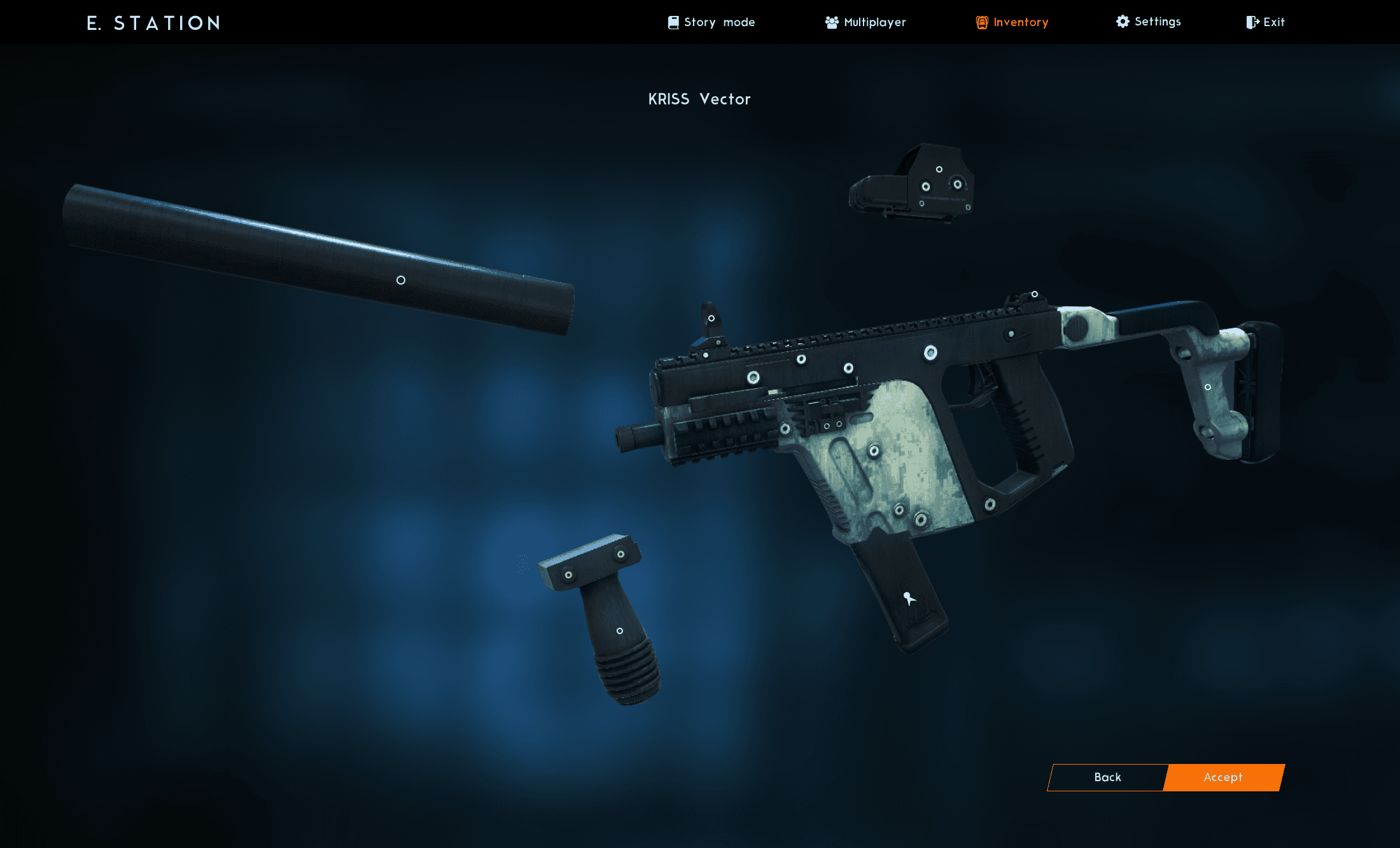Viewport: 1400px width, 848px height.
Task: Open Story mode from the top menu
Action: pyautogui.click(x=711, y=22)
